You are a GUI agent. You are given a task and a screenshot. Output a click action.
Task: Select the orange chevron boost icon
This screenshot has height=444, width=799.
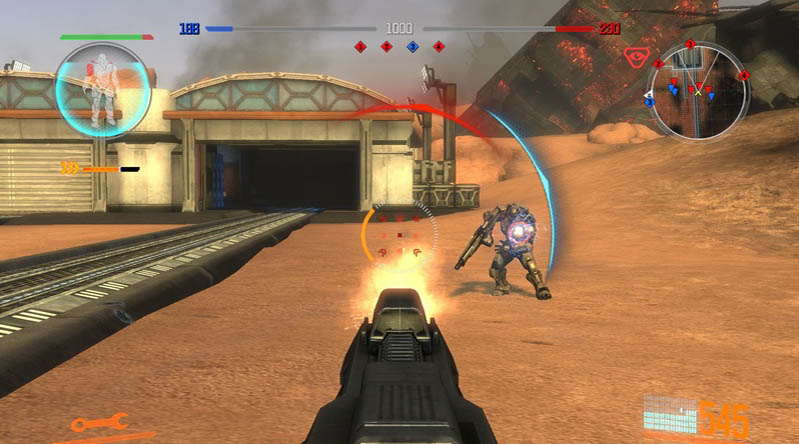click(x=70, y=168)
